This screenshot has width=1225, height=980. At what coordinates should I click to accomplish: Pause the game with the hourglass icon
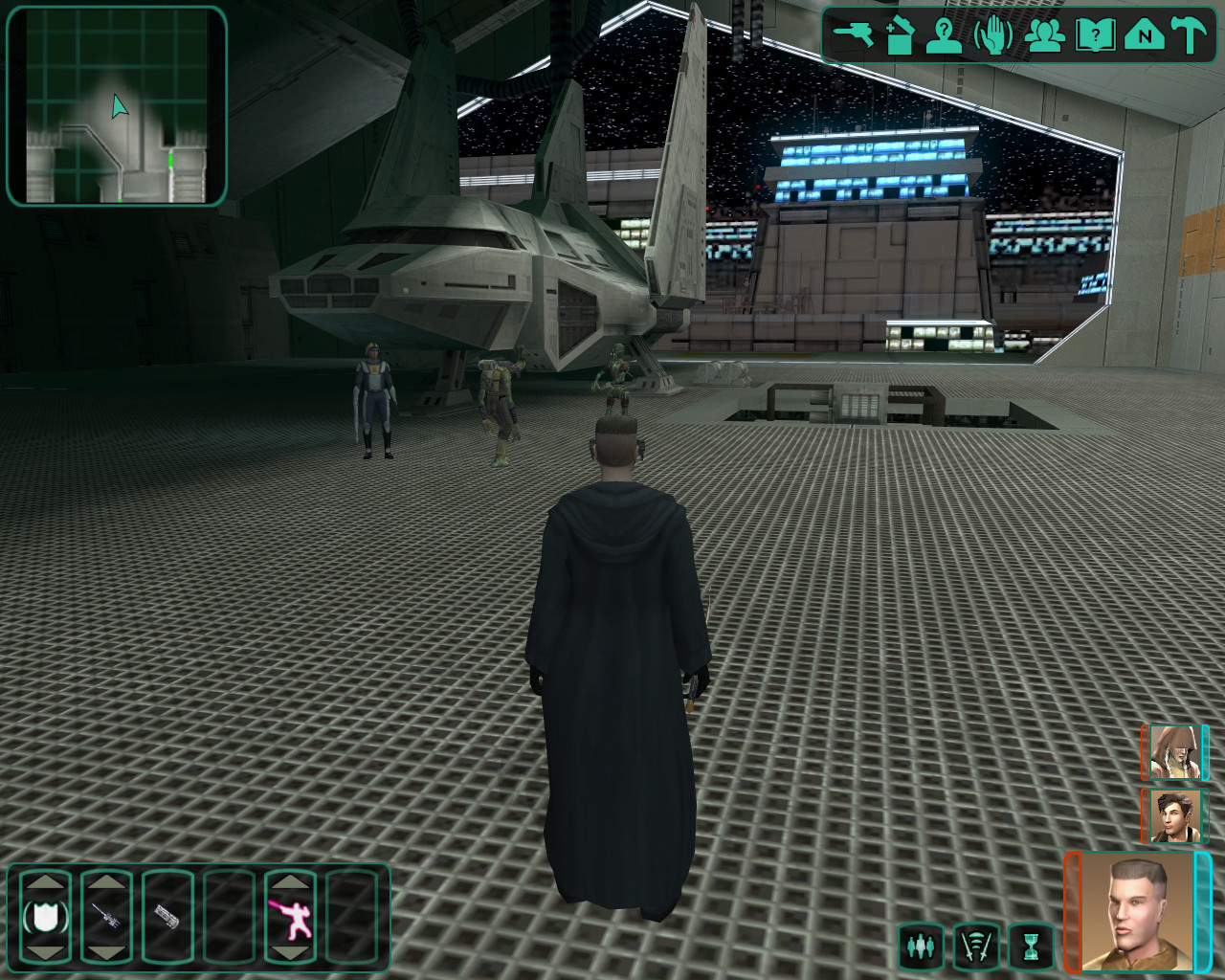coord(1030,947)
